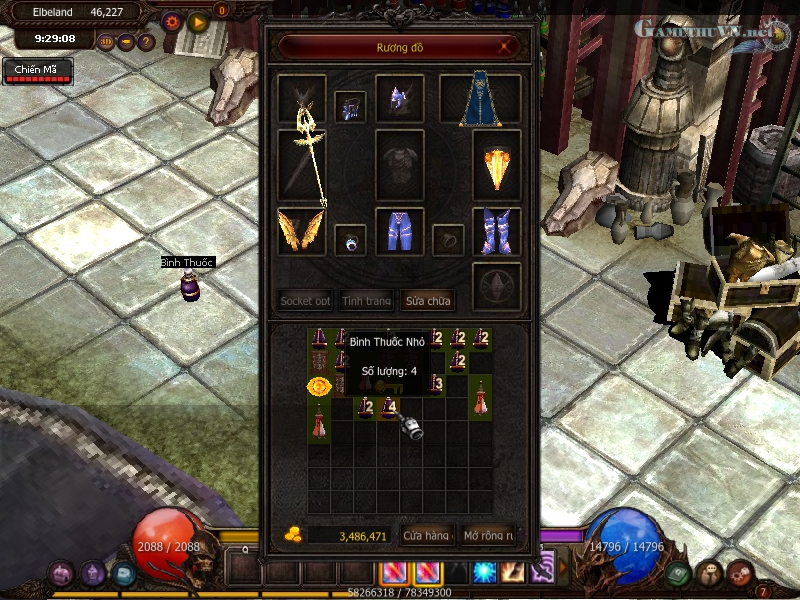Screen dimensions: 800x600
Task: Select the equipped blue pants slot
Action: pyautogui.click(x=399, y=231)
